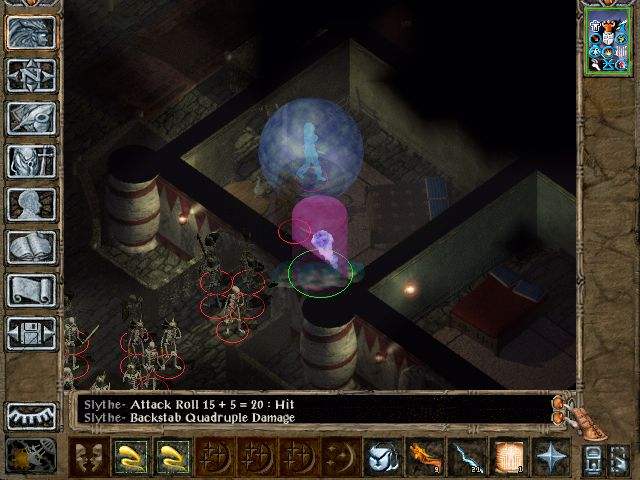
Task: Use the flaming orange quick item
Action: [423, 458]
